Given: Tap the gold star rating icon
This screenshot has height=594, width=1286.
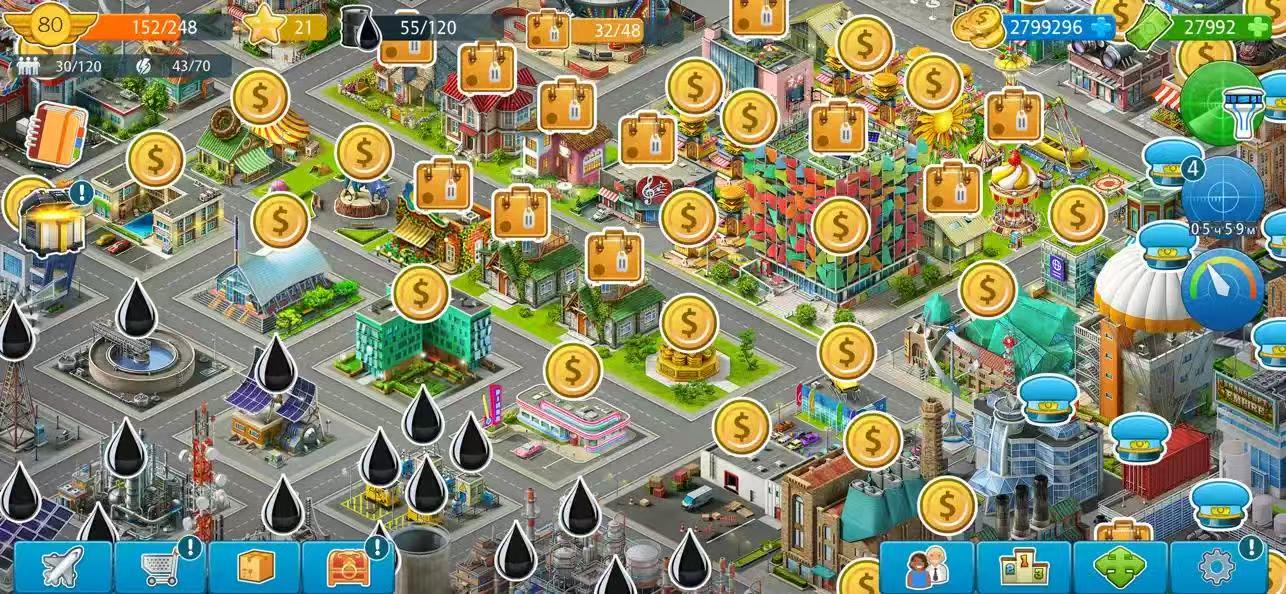Looking at the screenshot, I should 265,26.
